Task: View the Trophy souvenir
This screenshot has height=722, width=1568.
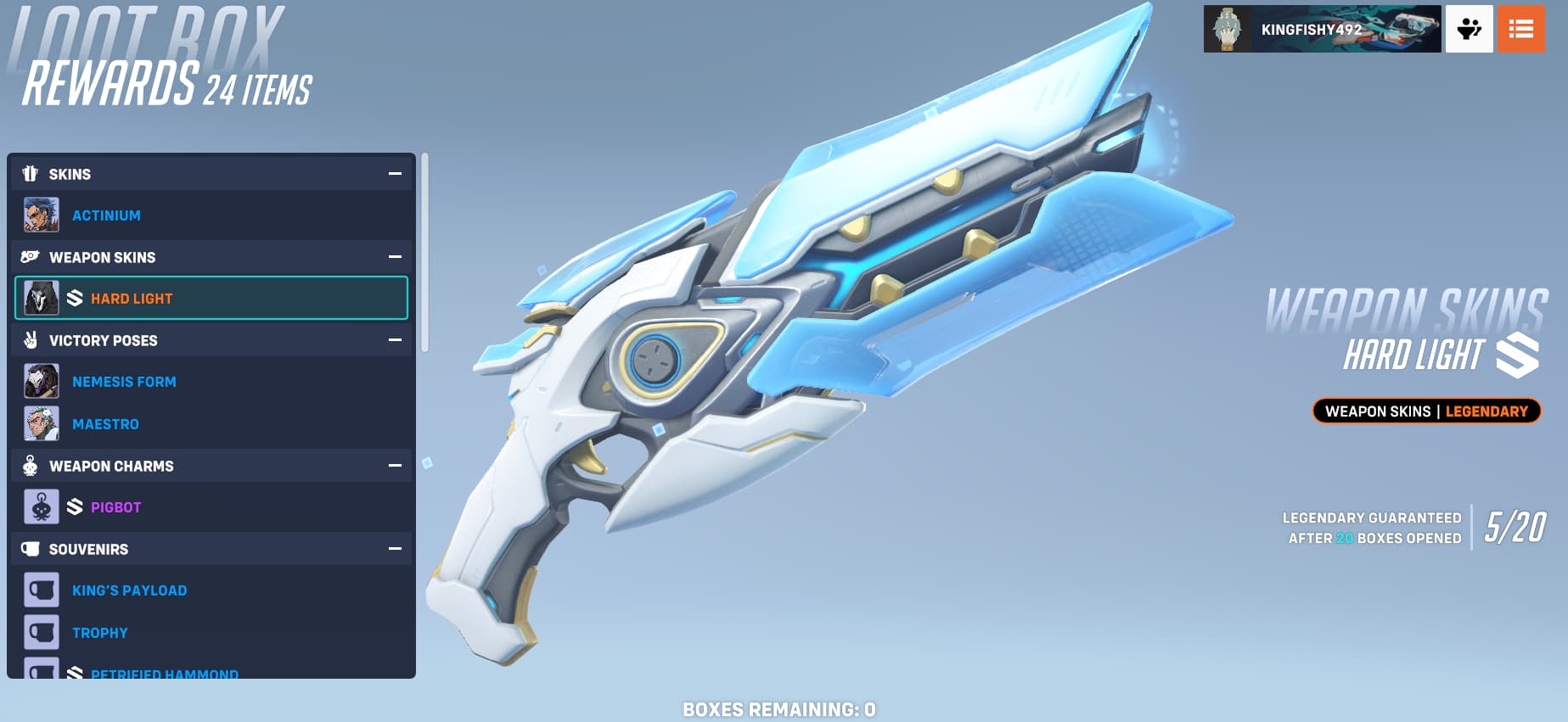Action: [99, 633]
